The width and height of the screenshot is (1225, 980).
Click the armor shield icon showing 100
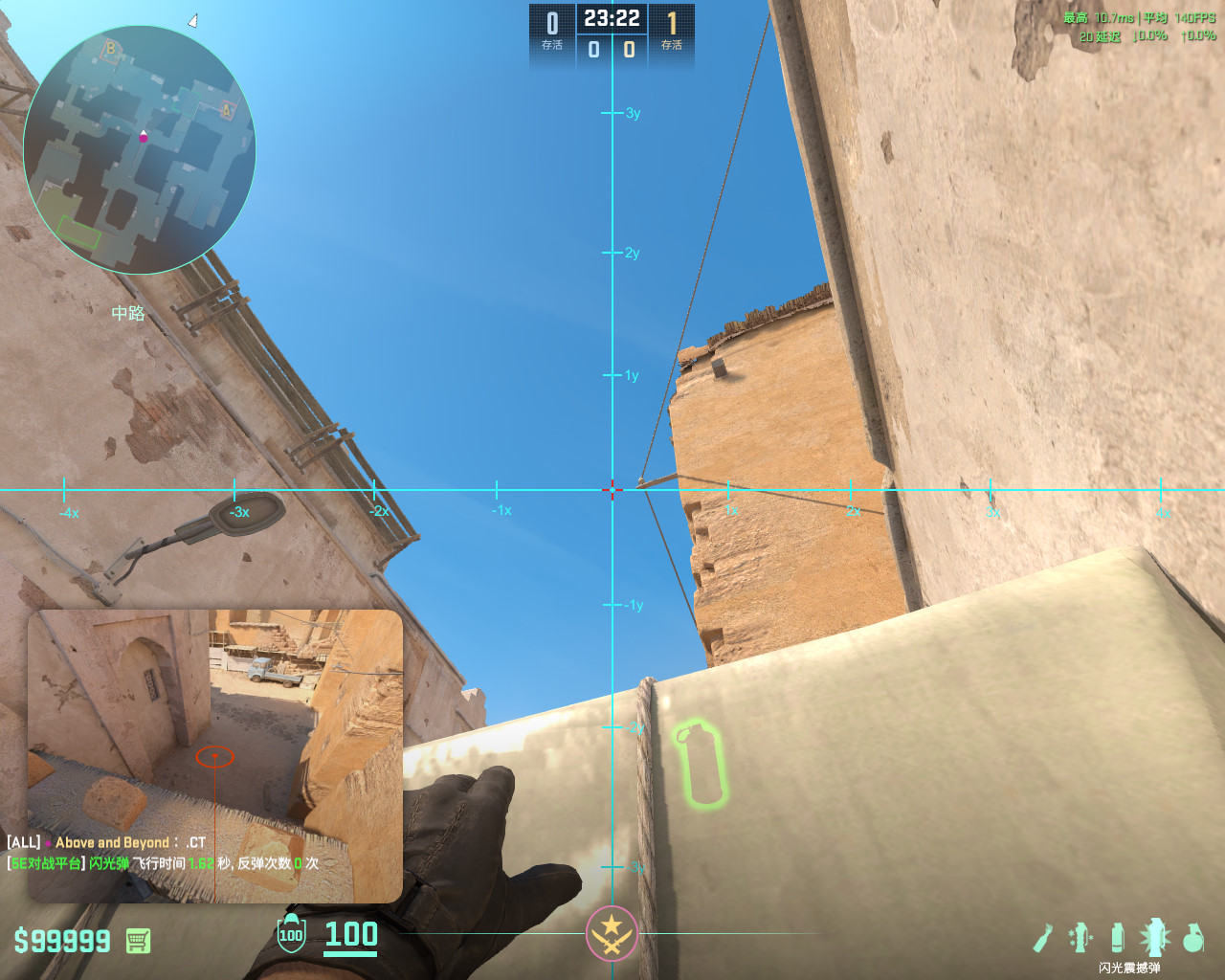tap(290, 934)
